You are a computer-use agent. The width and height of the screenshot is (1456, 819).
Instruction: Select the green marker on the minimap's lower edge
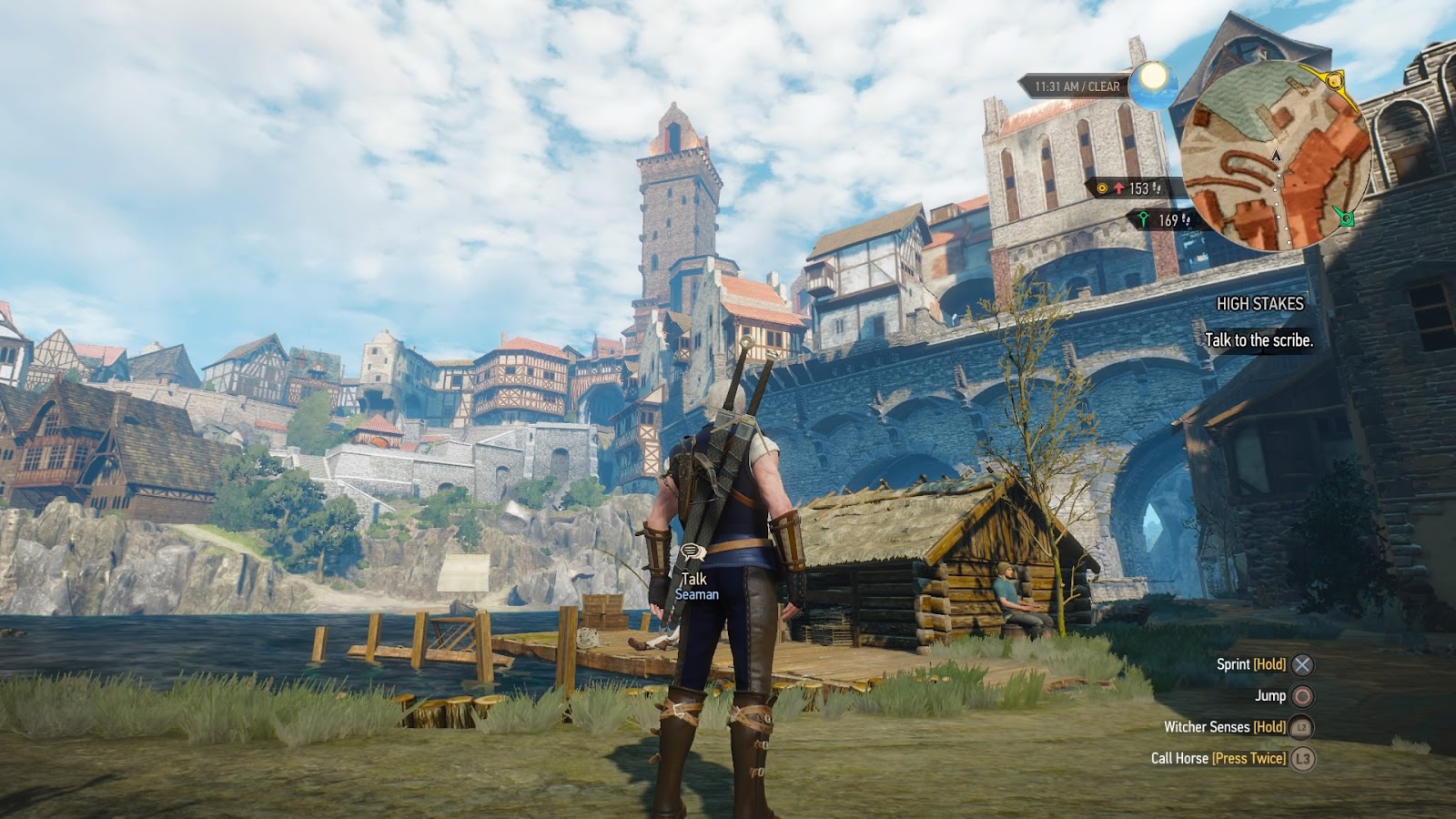(1347, 217)
